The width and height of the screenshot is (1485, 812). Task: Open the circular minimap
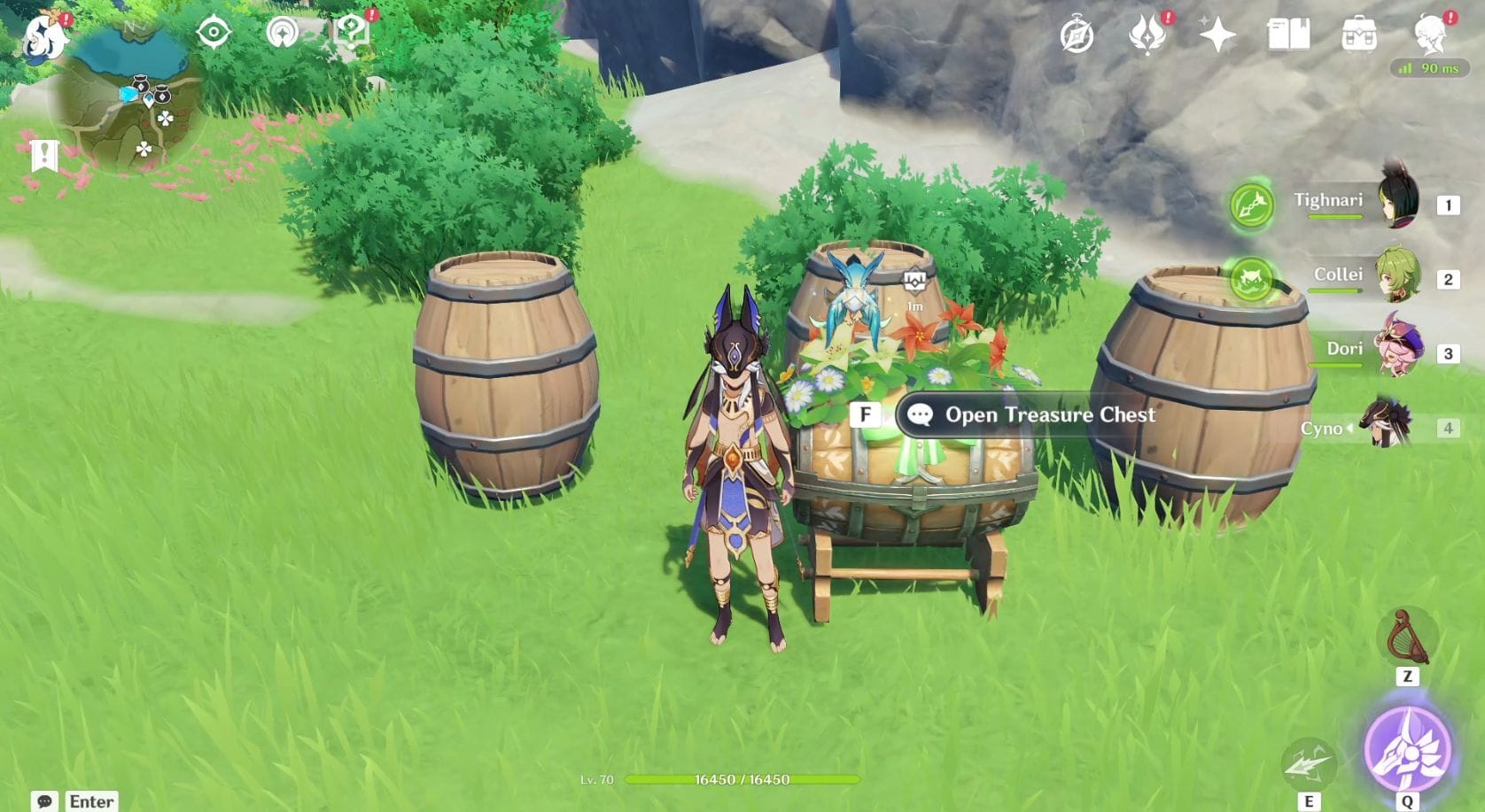[x=128, y=99]
